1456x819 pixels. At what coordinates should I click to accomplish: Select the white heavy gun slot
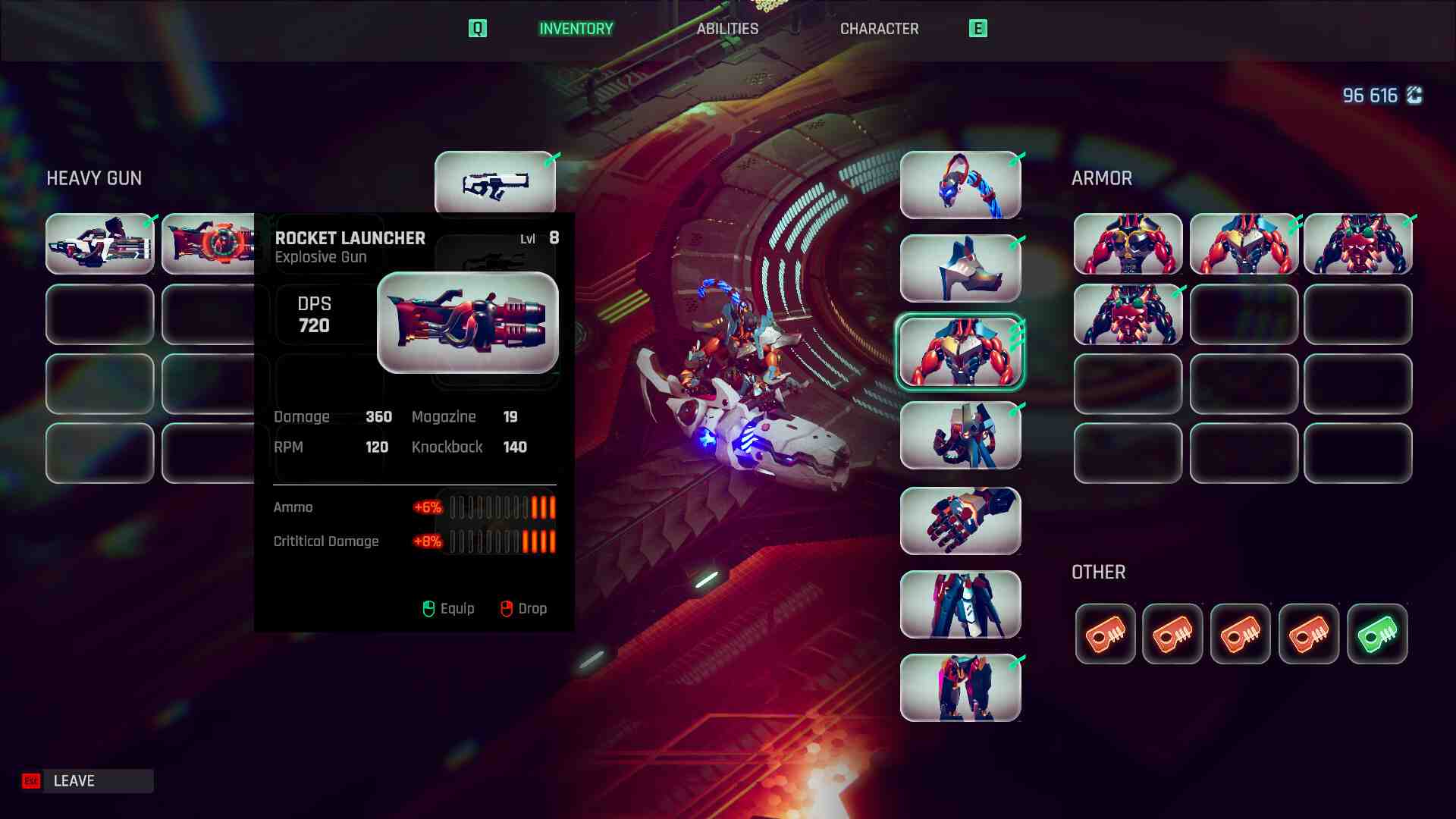[x=99, y=244]
